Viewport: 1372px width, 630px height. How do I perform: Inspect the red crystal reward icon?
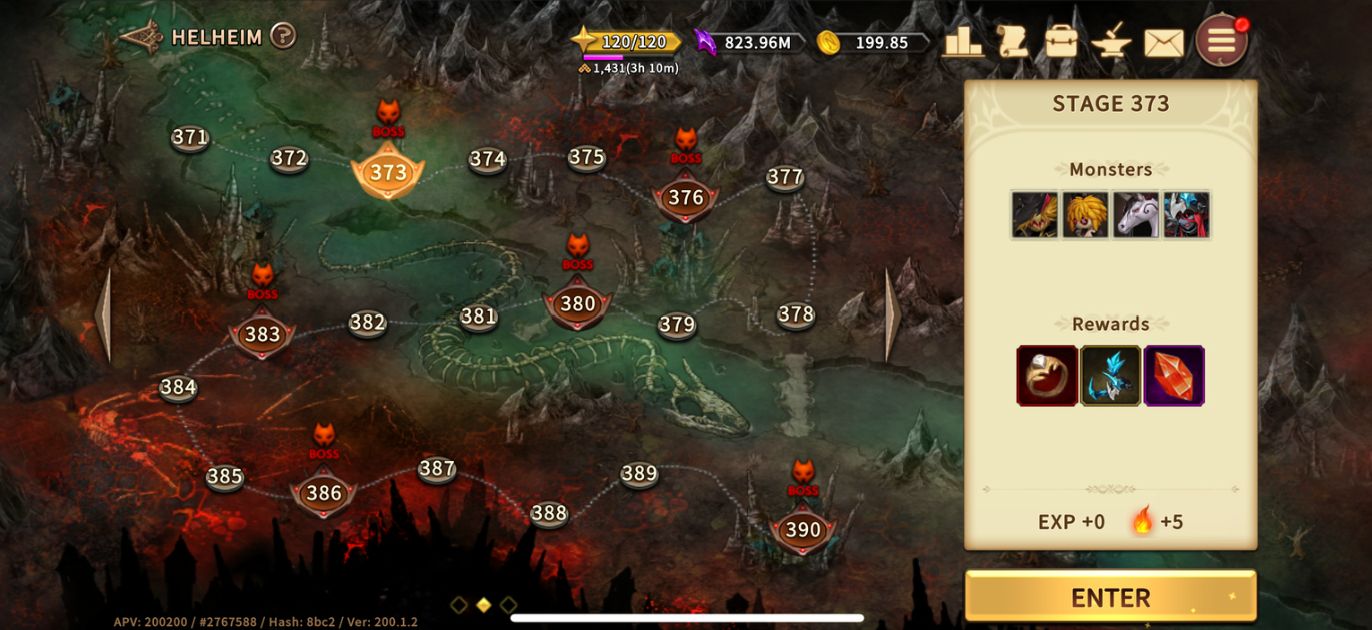pyautogui.click(x=1174, y=376)
